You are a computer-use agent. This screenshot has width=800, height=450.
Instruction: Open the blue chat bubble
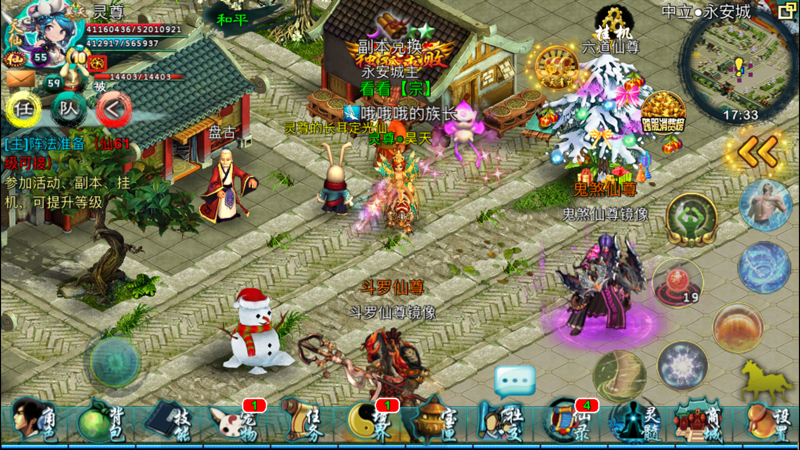[x=515, y=380]
